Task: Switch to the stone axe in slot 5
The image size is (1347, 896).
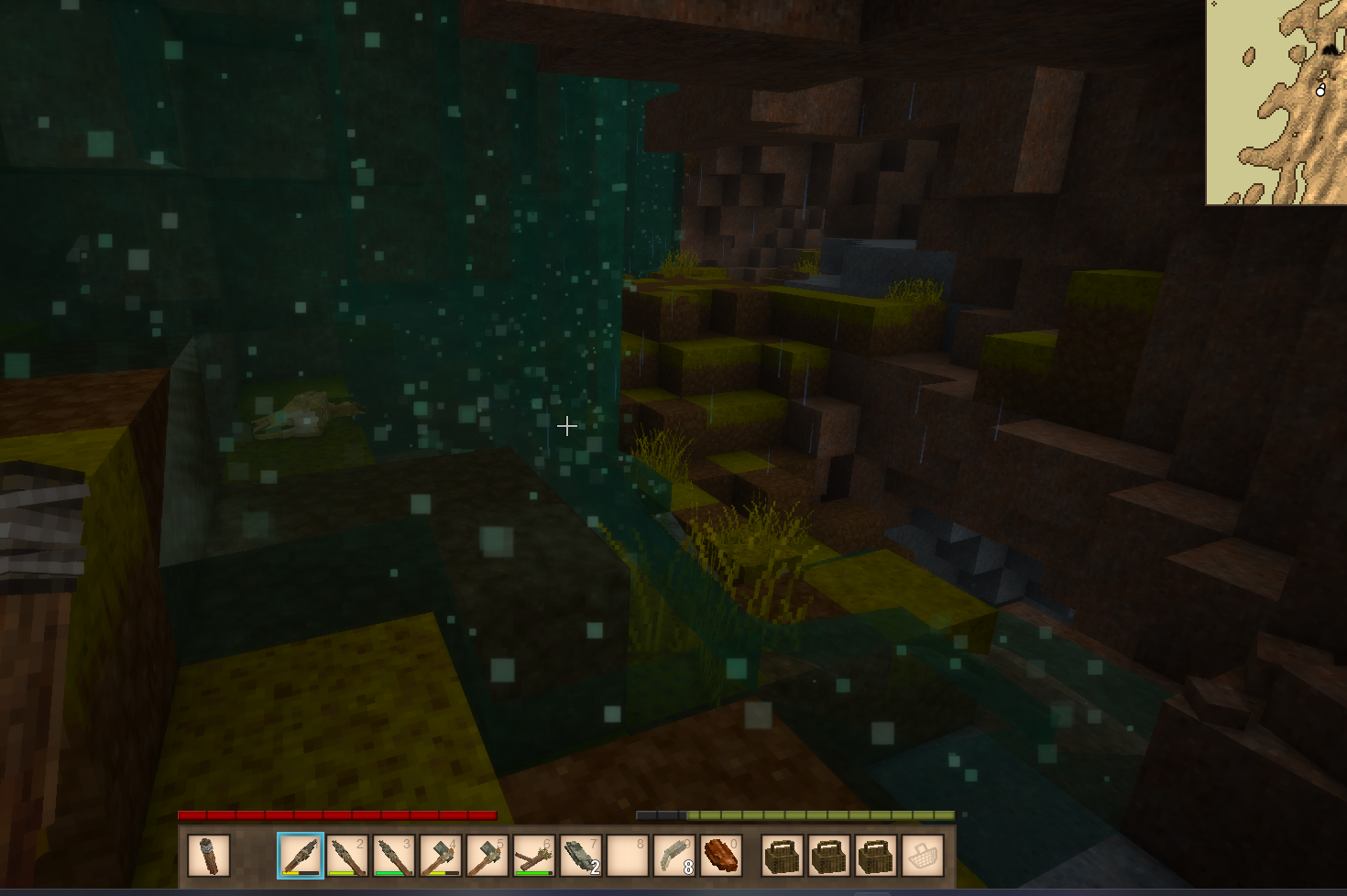Action: pyautogui.click(x=487, y=856)
